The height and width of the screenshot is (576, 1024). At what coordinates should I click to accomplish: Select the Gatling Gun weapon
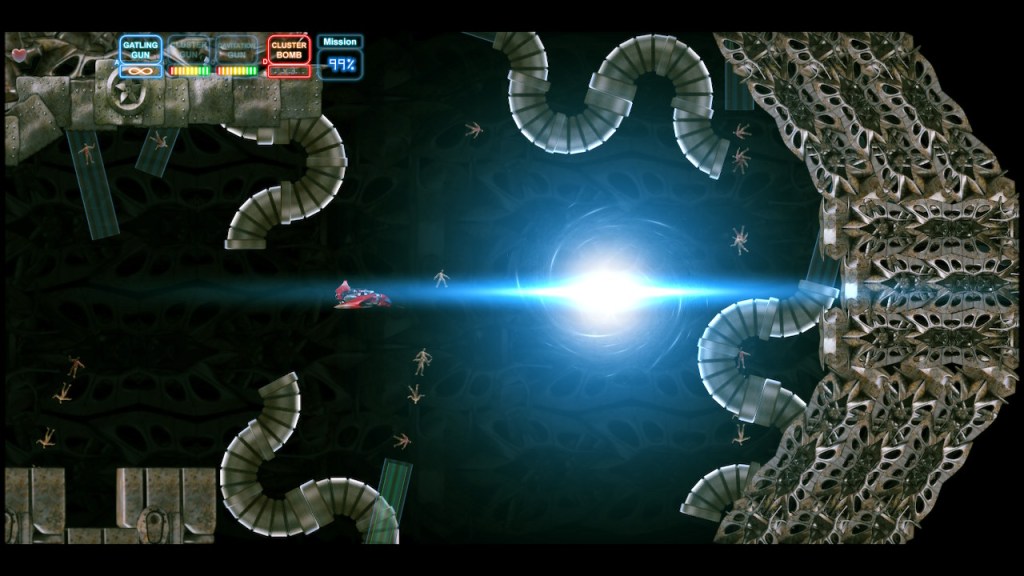tap(141, 49)
